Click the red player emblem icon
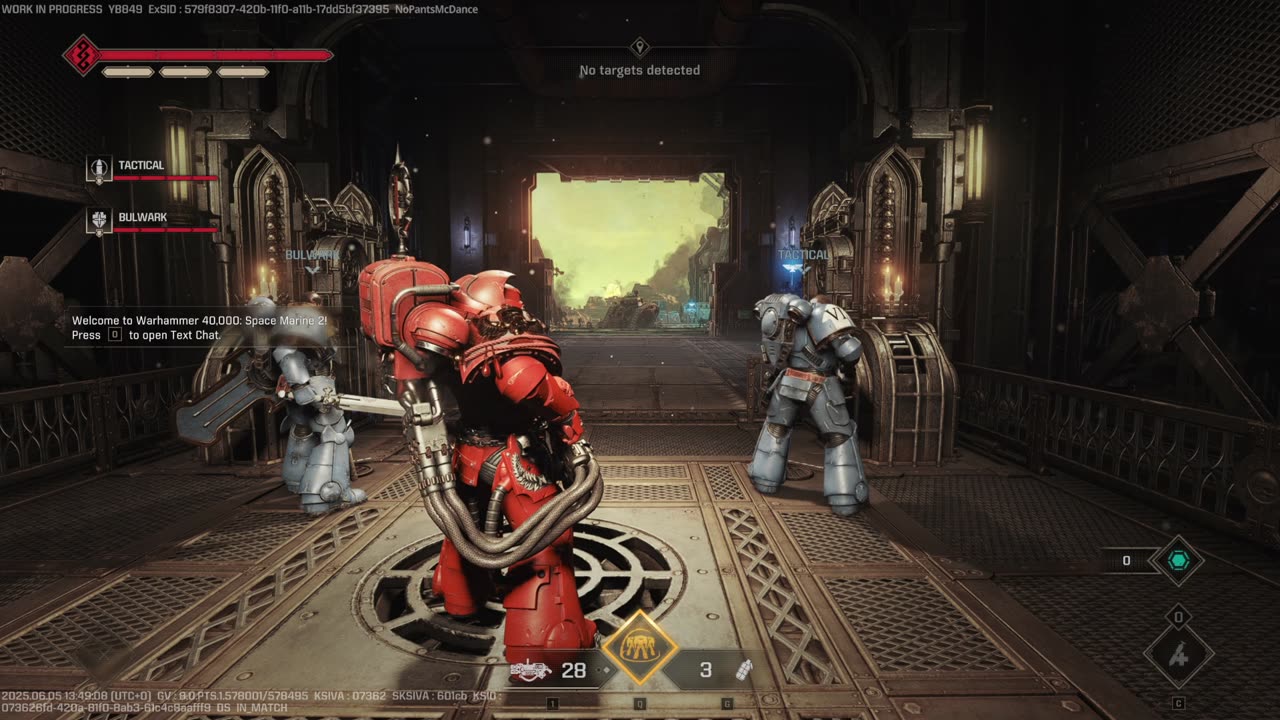 (x=81, y=55)
